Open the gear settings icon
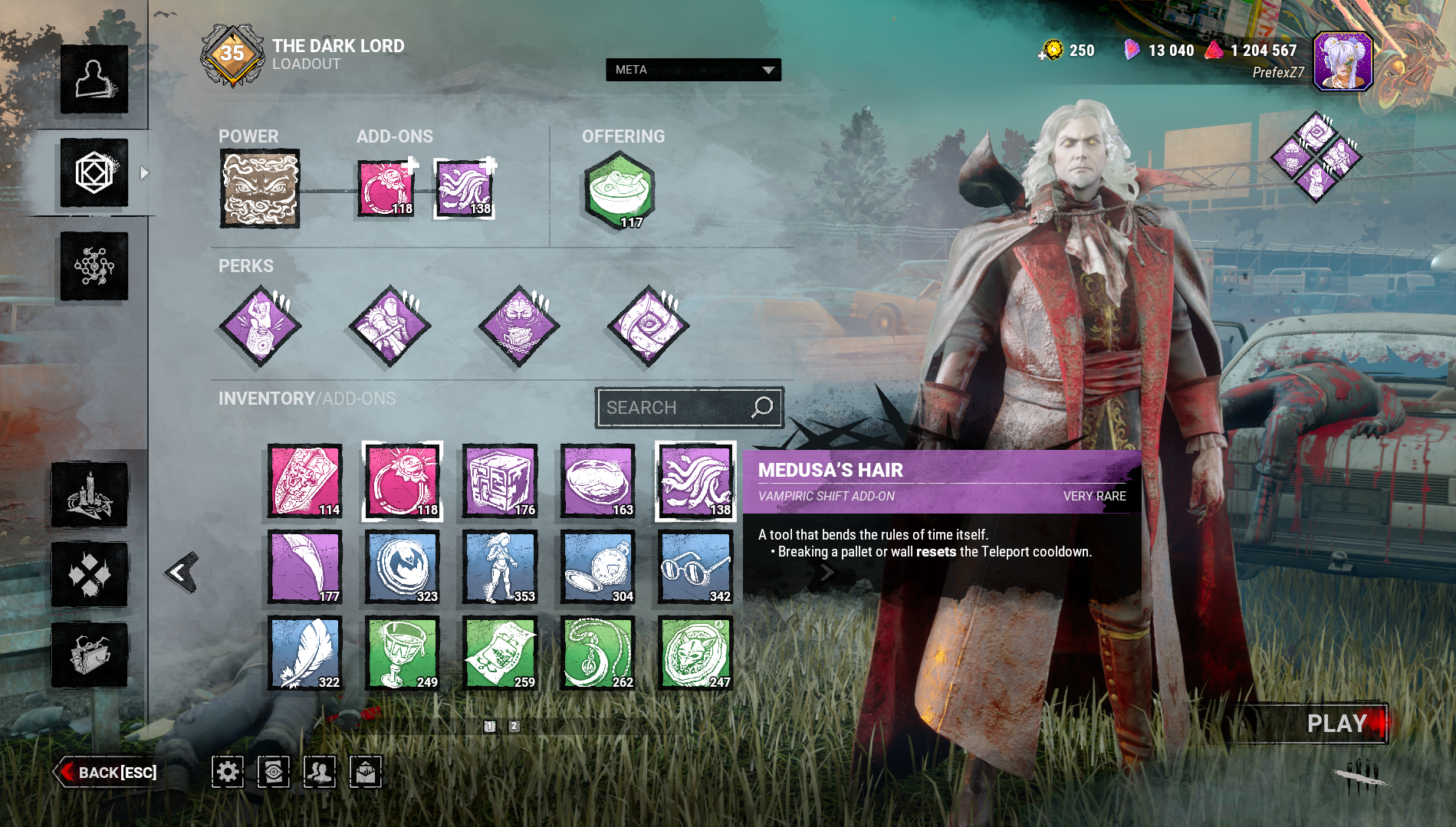Image resolution: width=1456 pixels, height=827 pixels. click(x=228, y=772)
